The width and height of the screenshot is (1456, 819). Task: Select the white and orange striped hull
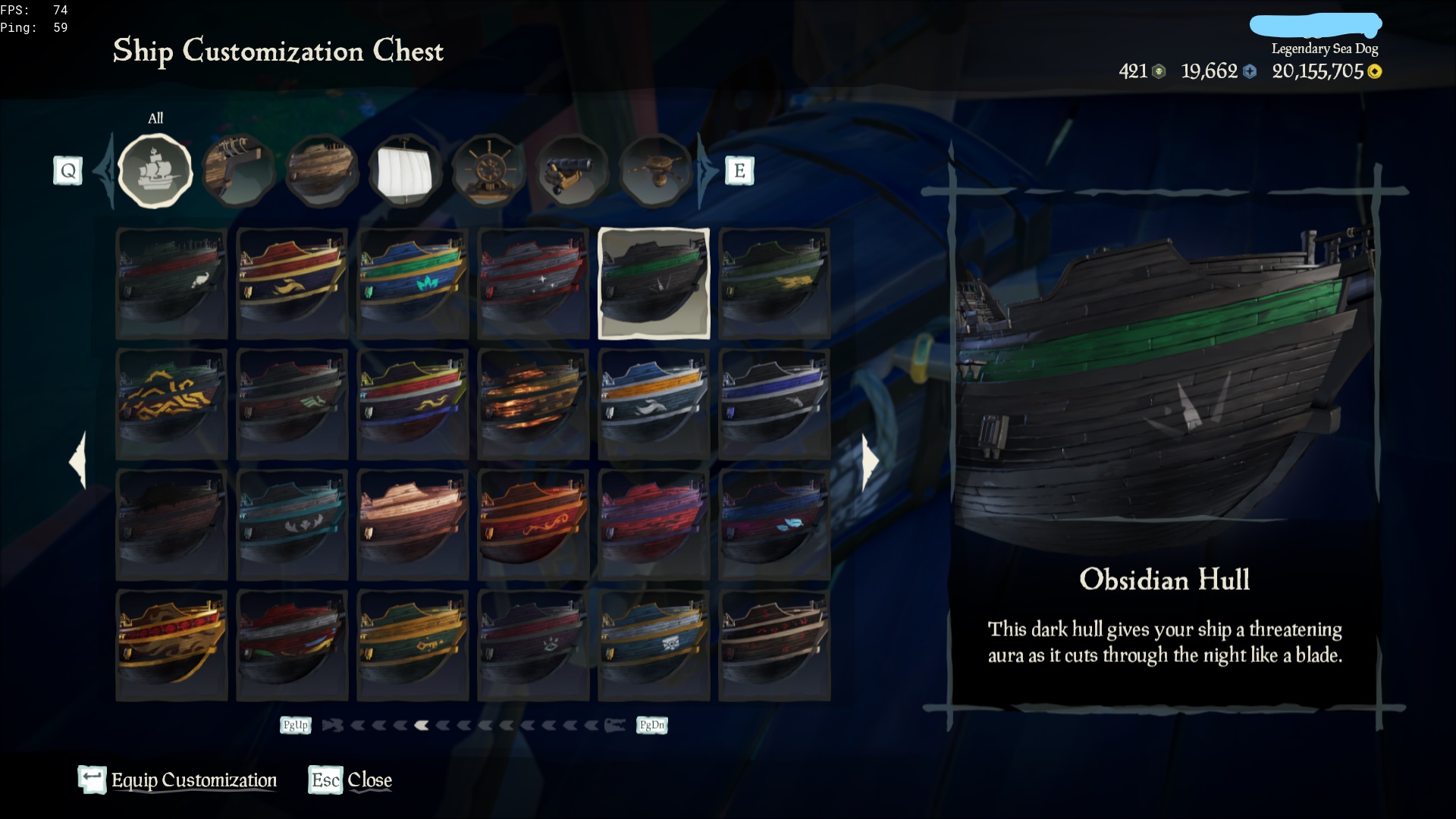654,404
